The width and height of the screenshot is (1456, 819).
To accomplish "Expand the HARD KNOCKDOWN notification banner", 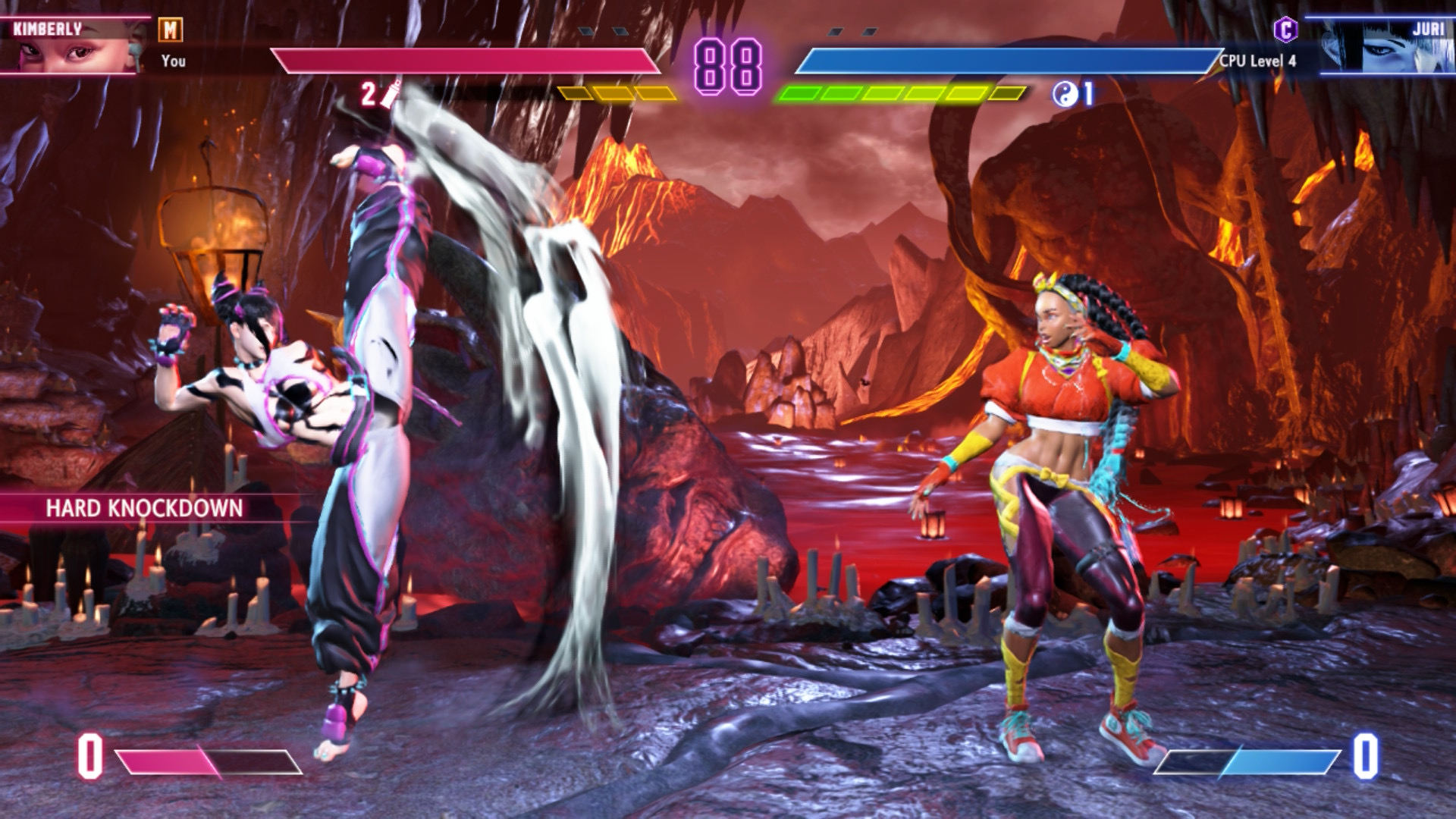I will 144,507.
